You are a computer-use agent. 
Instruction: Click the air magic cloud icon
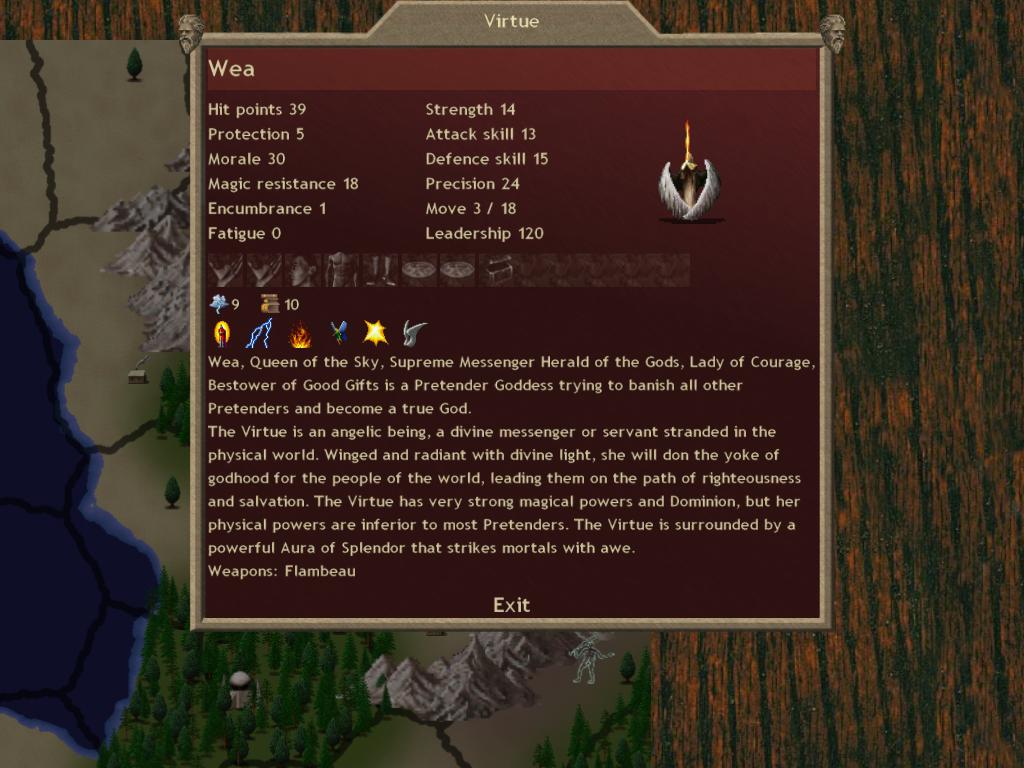(x=219, y=304)
